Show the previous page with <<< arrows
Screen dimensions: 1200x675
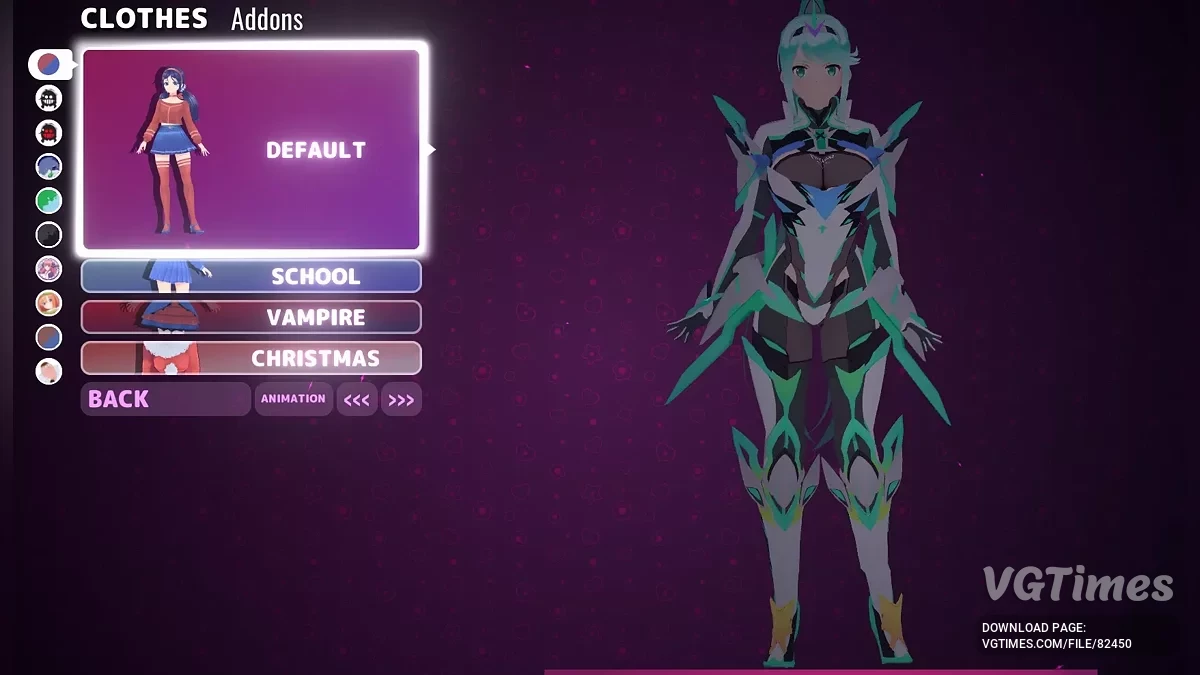coord(357,400)
